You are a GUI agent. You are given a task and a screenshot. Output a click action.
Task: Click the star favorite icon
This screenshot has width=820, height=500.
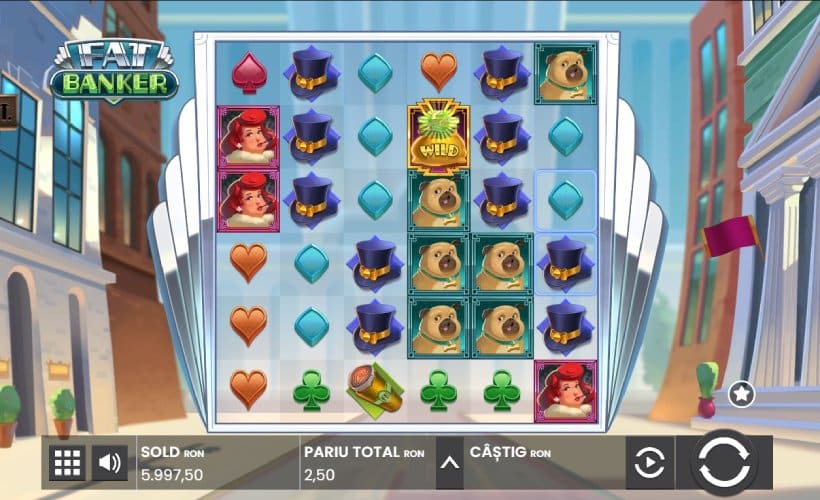(741, 394)
